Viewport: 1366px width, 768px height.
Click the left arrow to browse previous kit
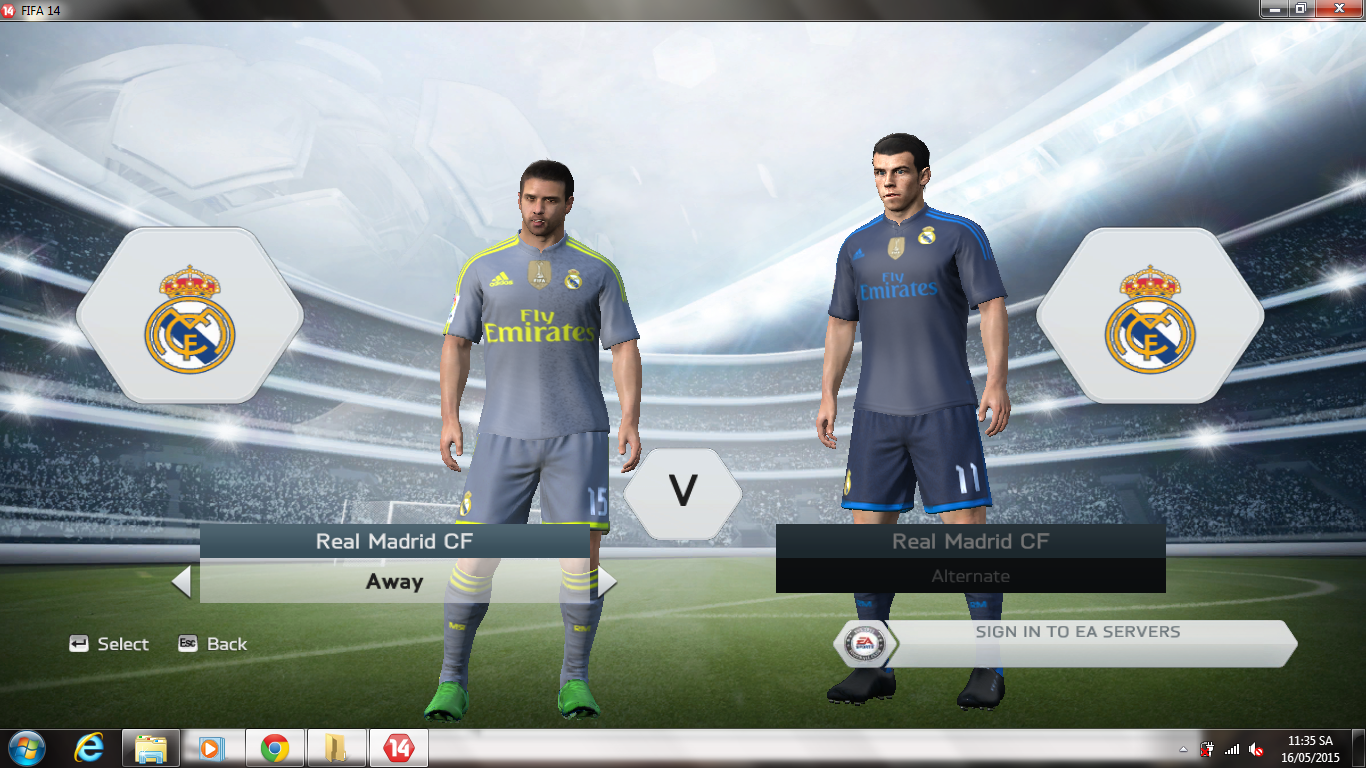click(182, 581)
